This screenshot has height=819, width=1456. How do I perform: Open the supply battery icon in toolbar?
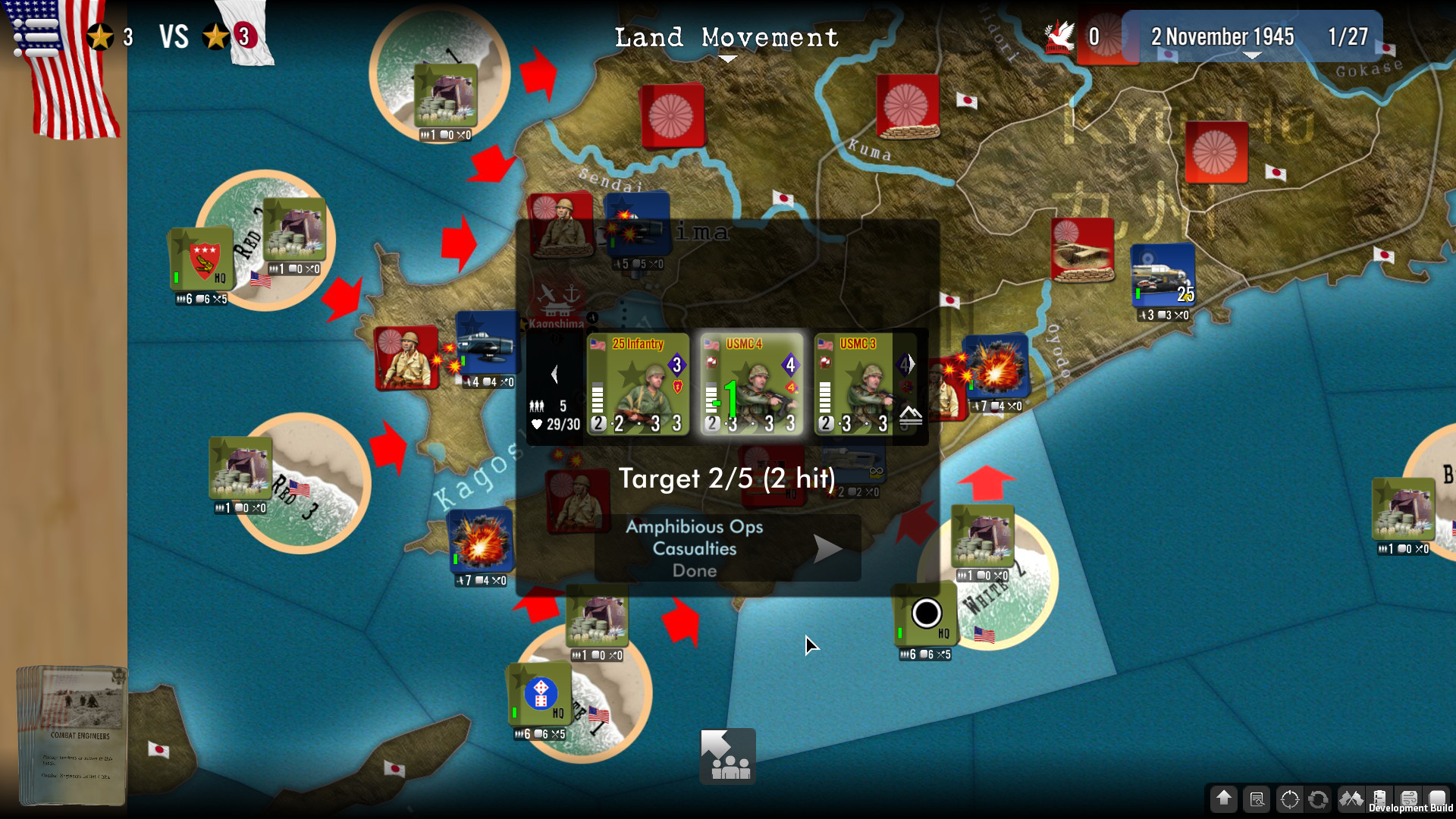pos(1379,799)
